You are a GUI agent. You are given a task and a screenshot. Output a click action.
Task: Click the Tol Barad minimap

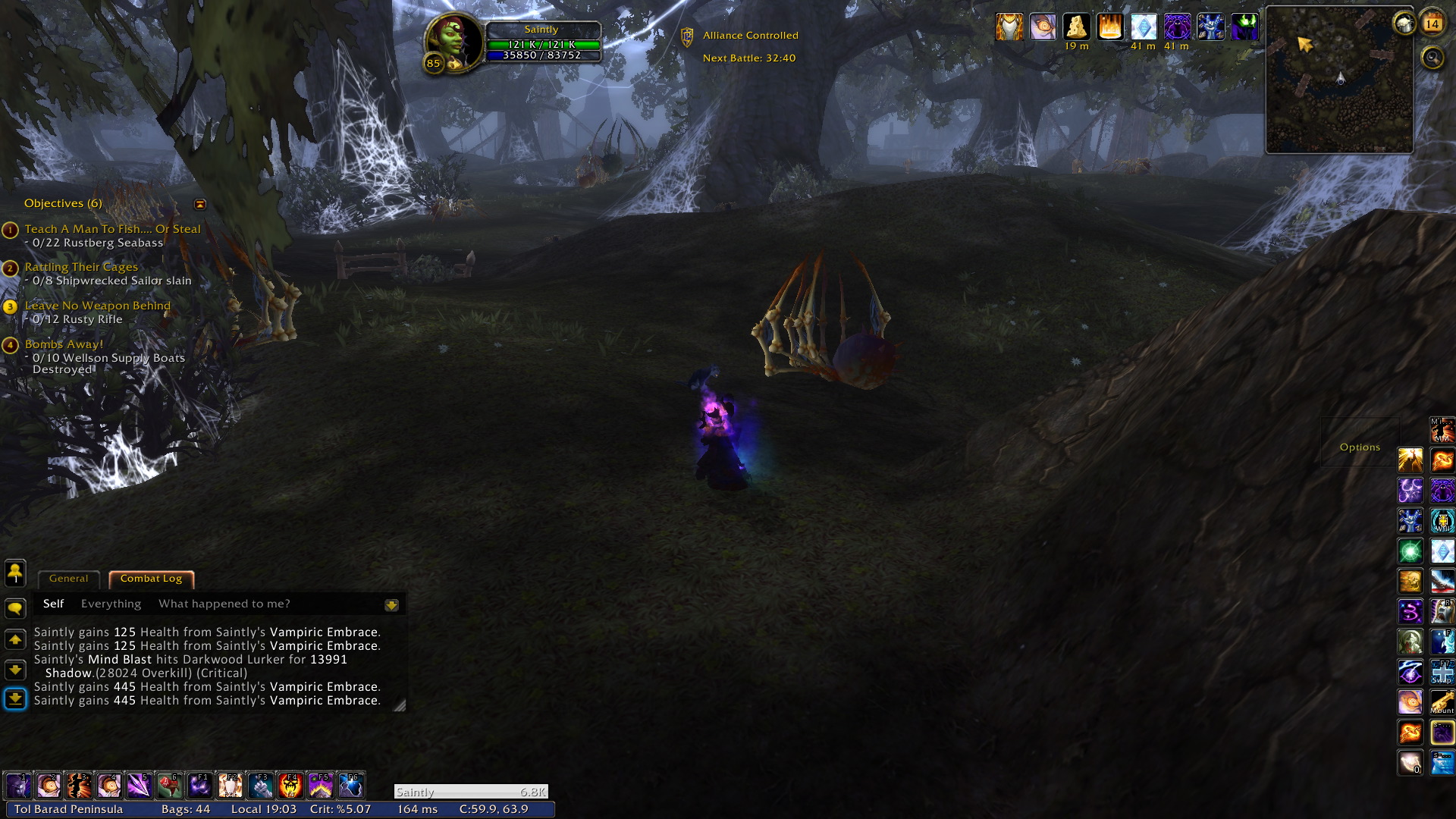[1339, 80]
